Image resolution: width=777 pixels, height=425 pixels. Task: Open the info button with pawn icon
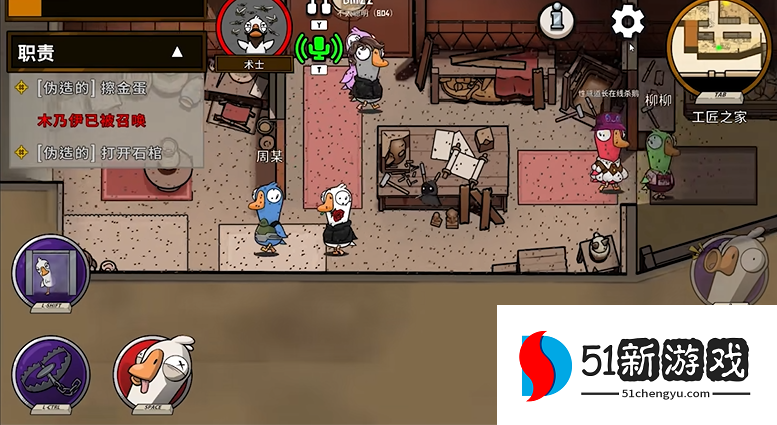(x=557, y=20)
